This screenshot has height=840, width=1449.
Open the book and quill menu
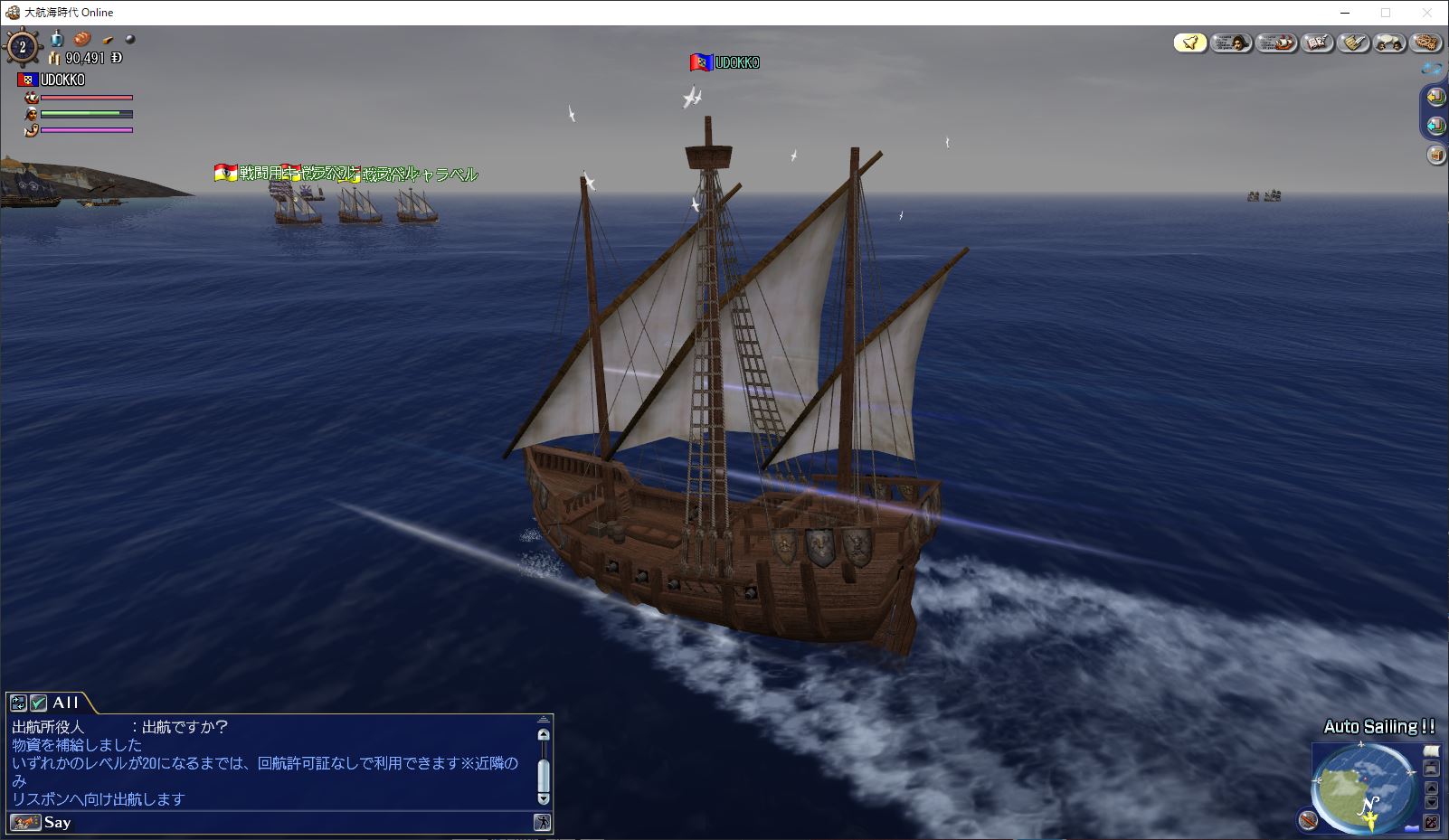click(x=1317, y=42)
